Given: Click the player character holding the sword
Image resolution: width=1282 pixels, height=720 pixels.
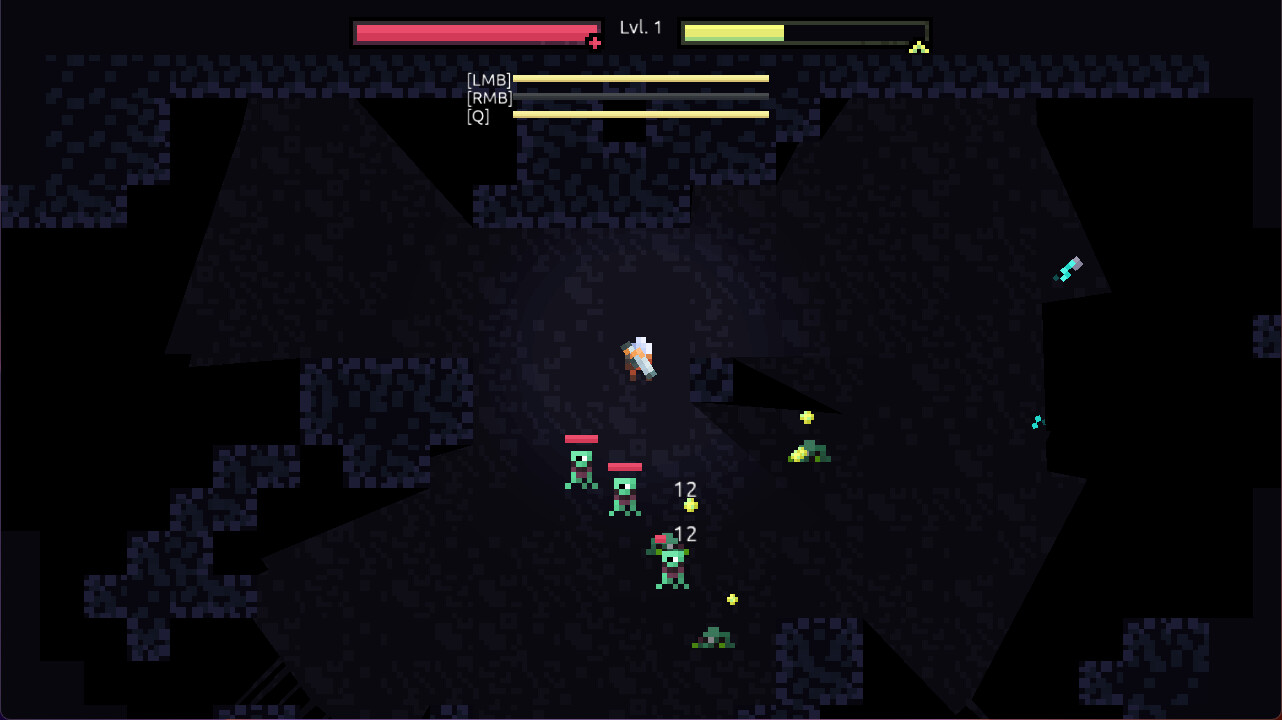Looking at the screenshot, I should 637,360.
